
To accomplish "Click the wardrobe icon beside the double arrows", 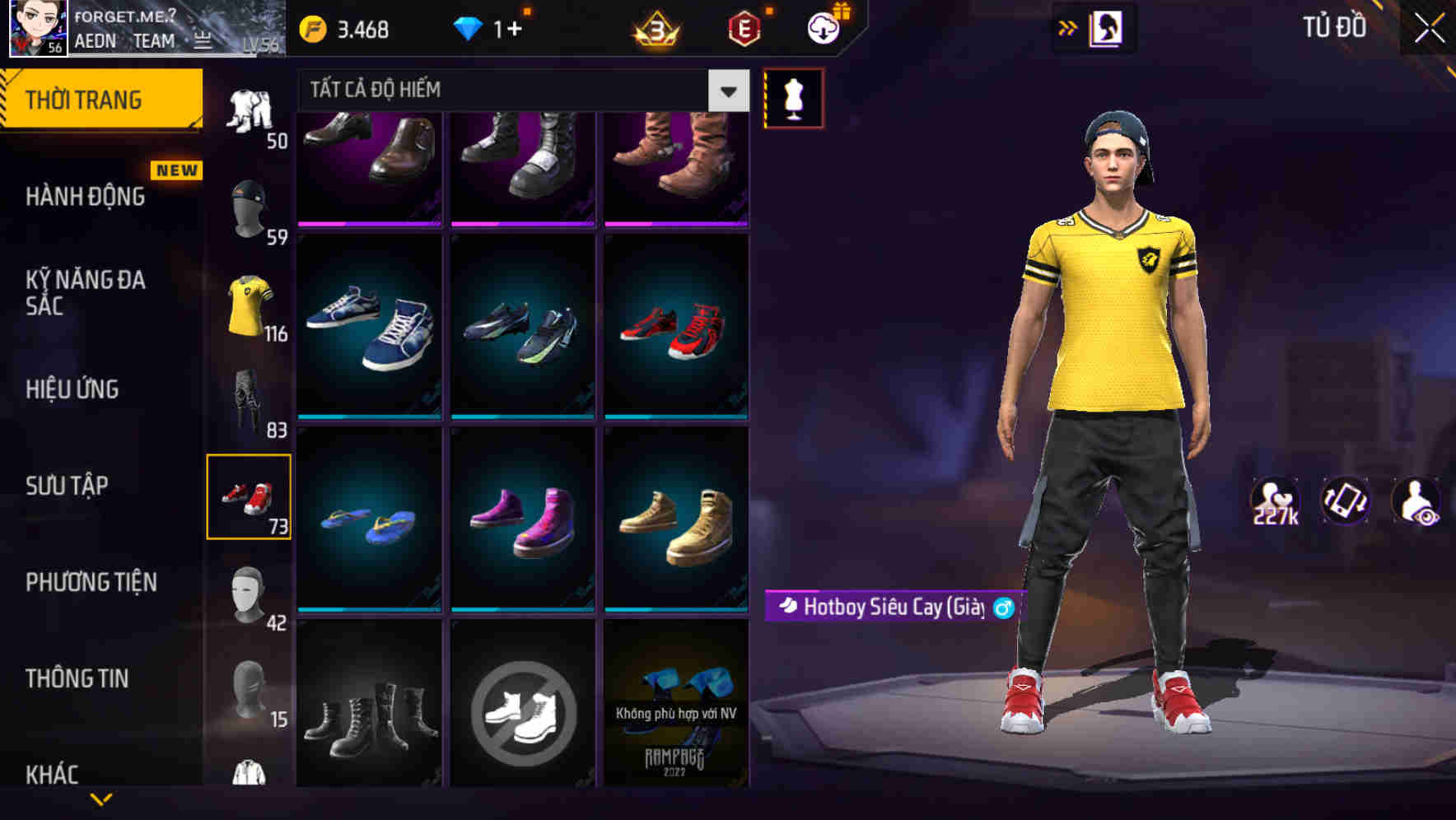I will pyautogui.click(x=1107, y=27).
